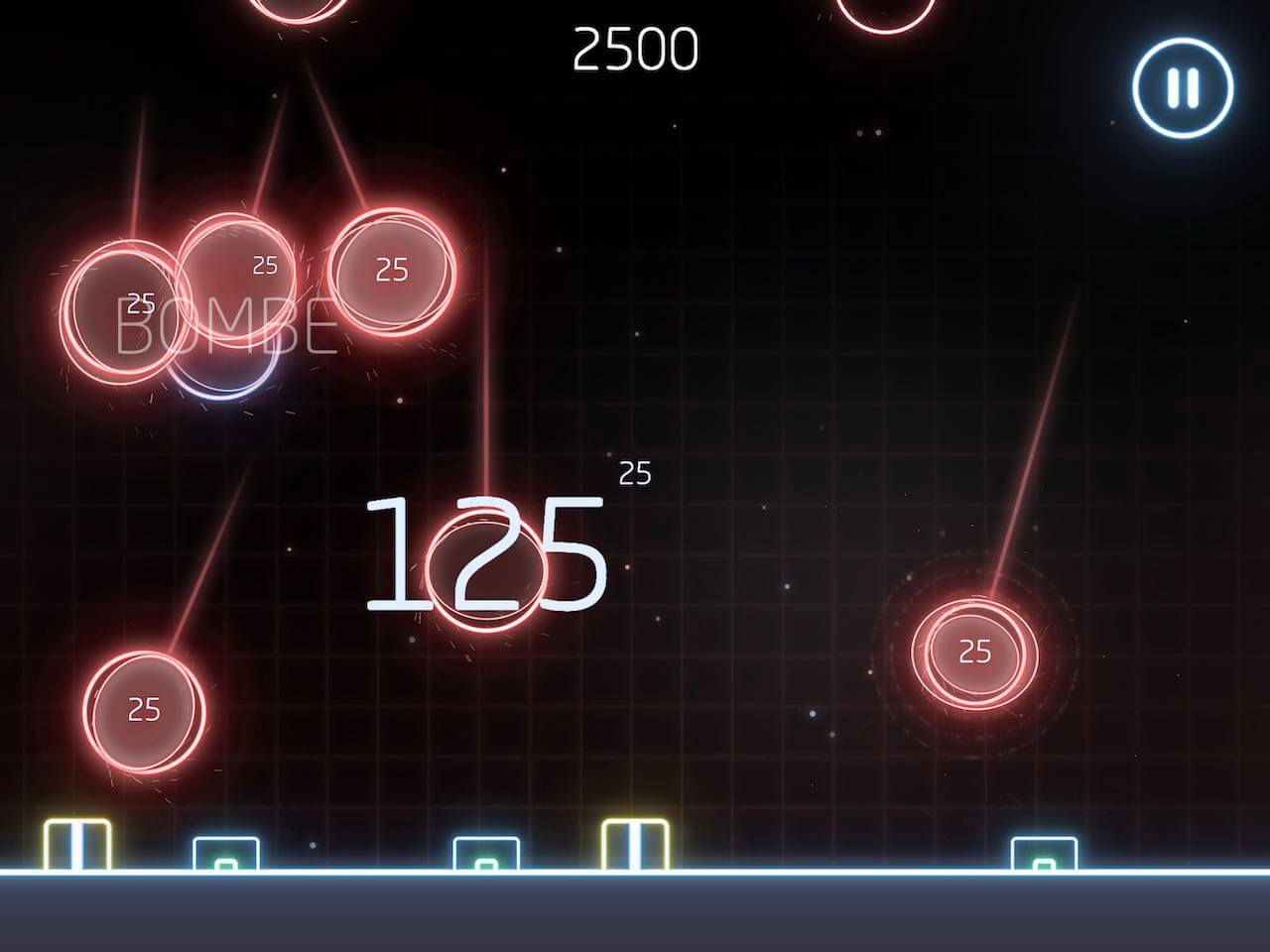Pop the red orb in the bottom-left corner
The width and height of the screenshot is (1270, 952).
click(x=142, y=710)
